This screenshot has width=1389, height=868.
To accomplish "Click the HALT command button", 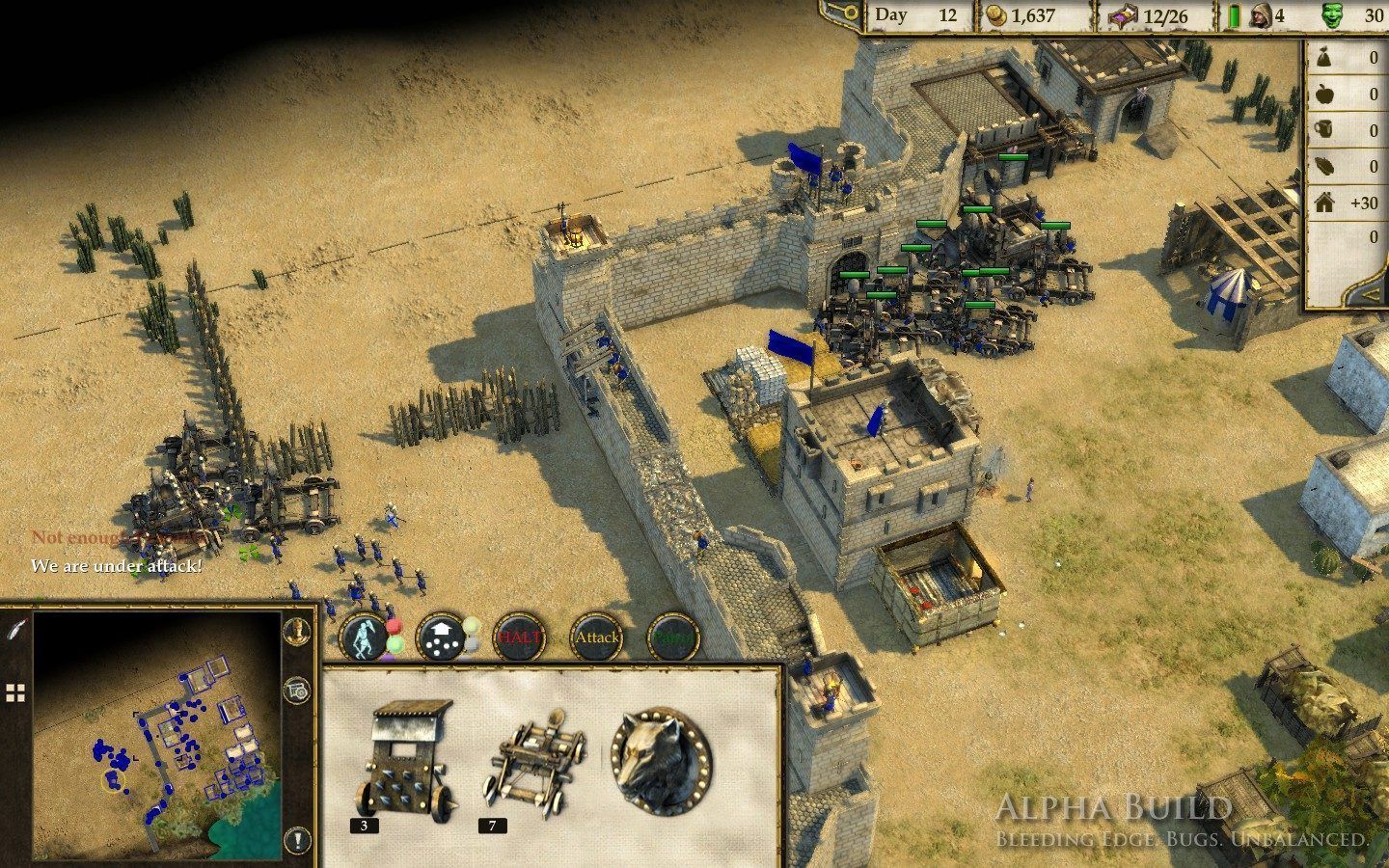I will [x=520, y=637].
